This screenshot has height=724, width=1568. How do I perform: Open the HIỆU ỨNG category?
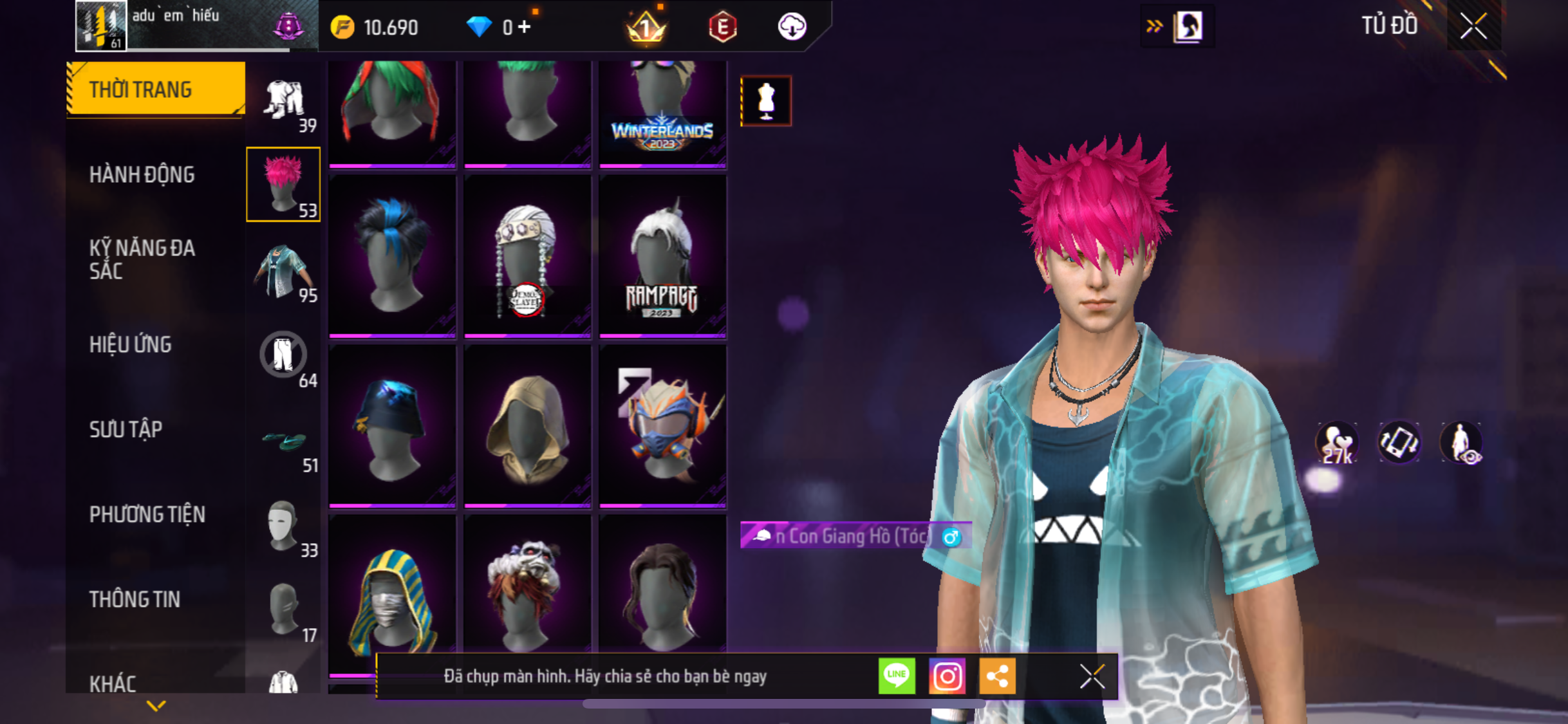131,344
